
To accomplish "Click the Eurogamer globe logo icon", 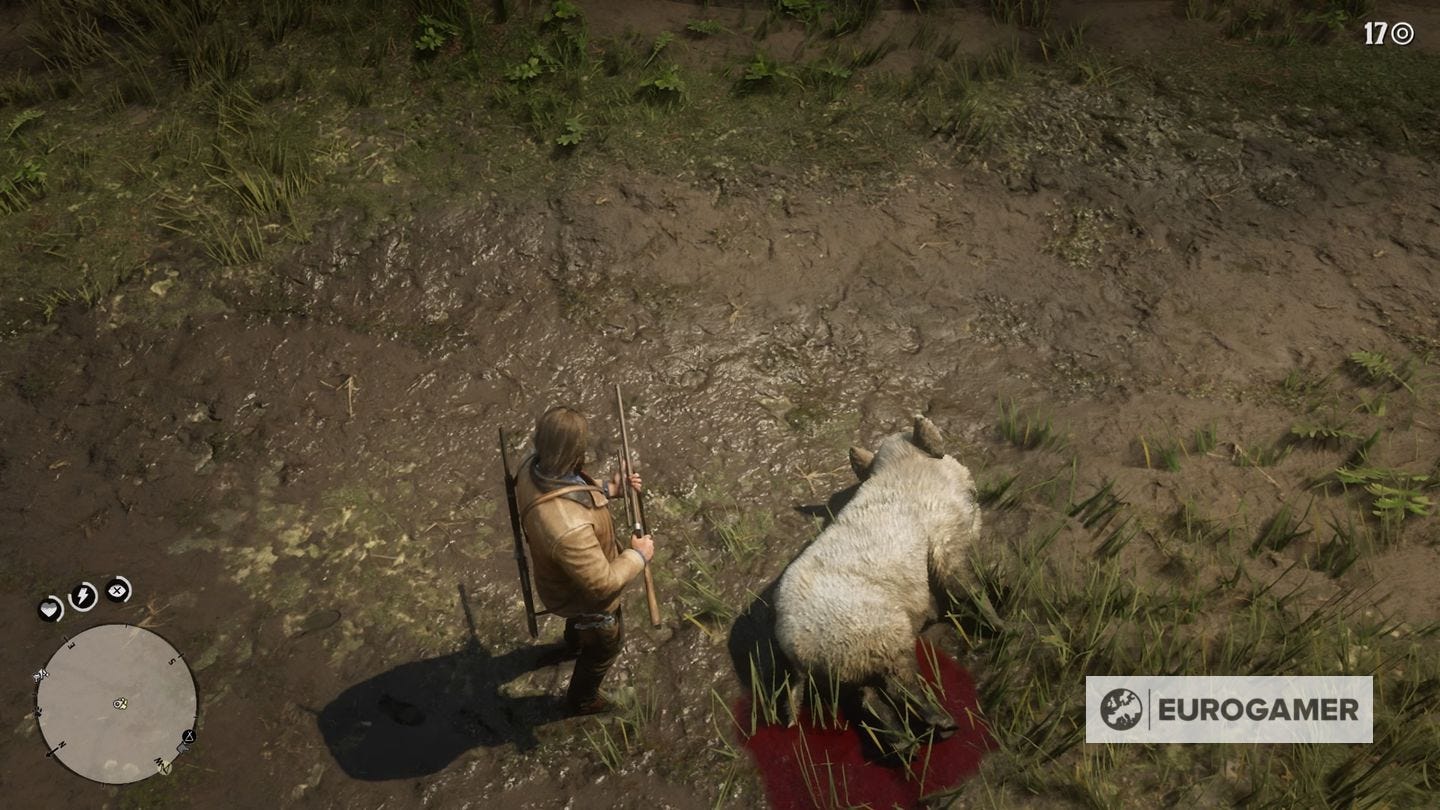I will pos(1122,709).
